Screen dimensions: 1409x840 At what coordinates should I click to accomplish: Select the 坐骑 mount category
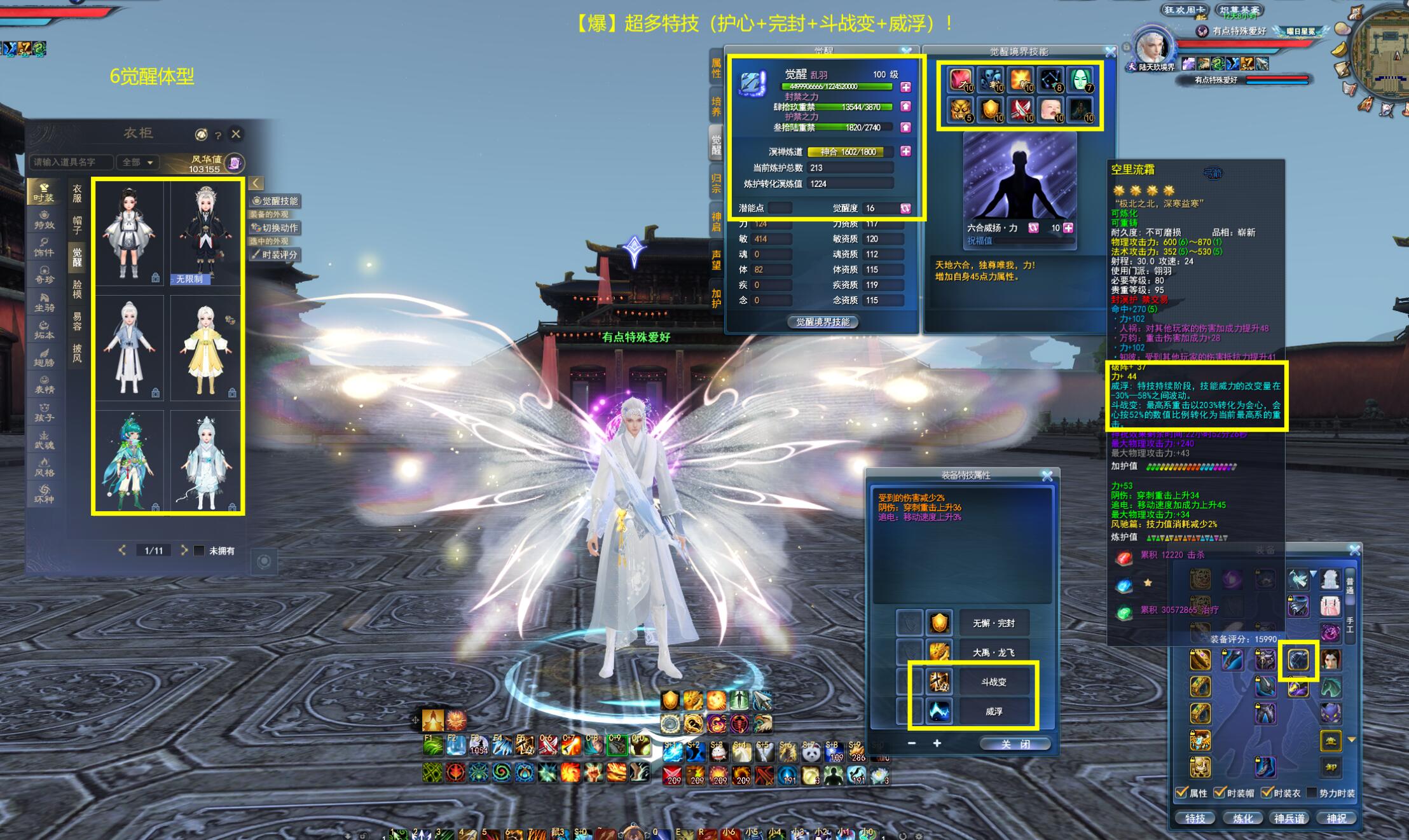pyautogui.click(x=44, y=303)
